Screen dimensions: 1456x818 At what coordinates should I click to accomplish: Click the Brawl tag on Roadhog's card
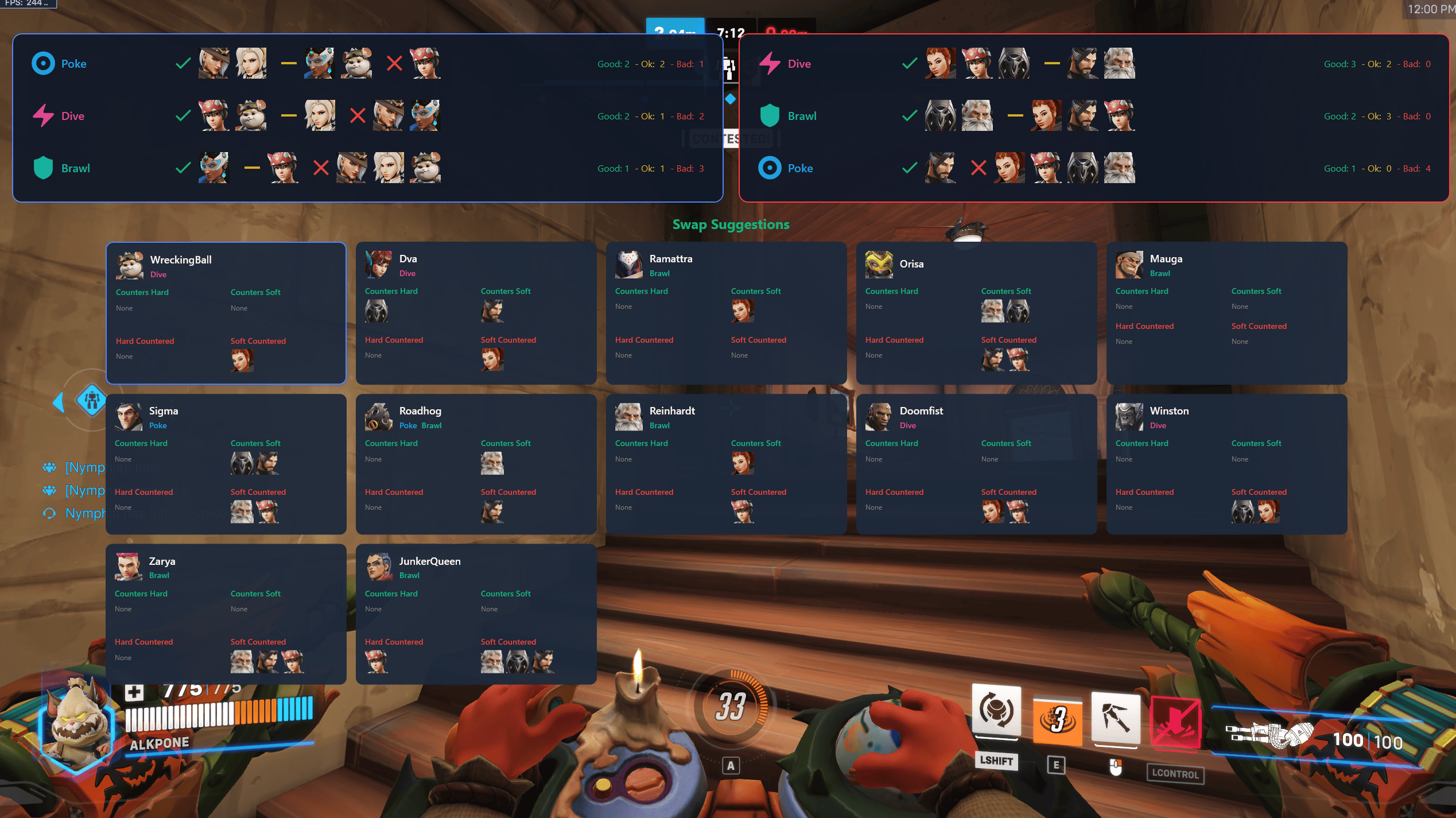tap(432, 425)
